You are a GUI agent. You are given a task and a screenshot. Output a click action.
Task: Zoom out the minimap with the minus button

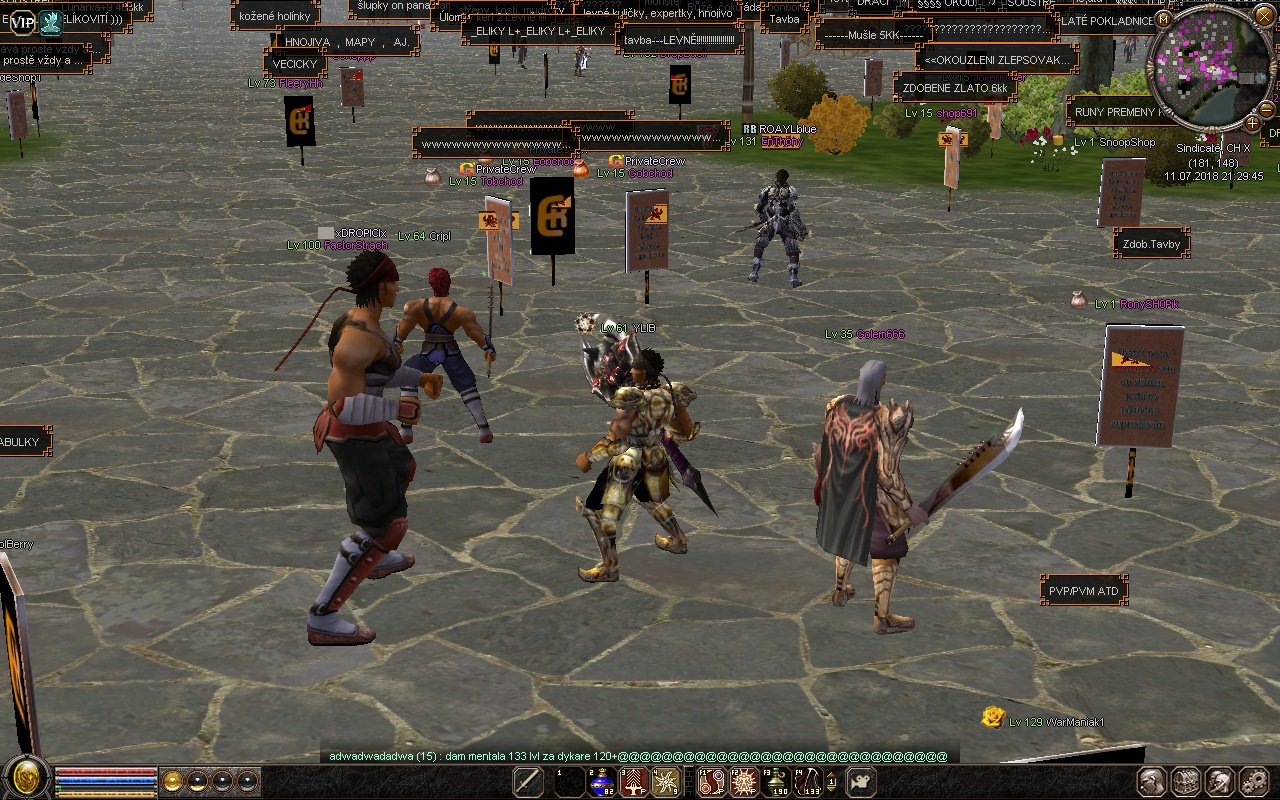point(1267,109)
